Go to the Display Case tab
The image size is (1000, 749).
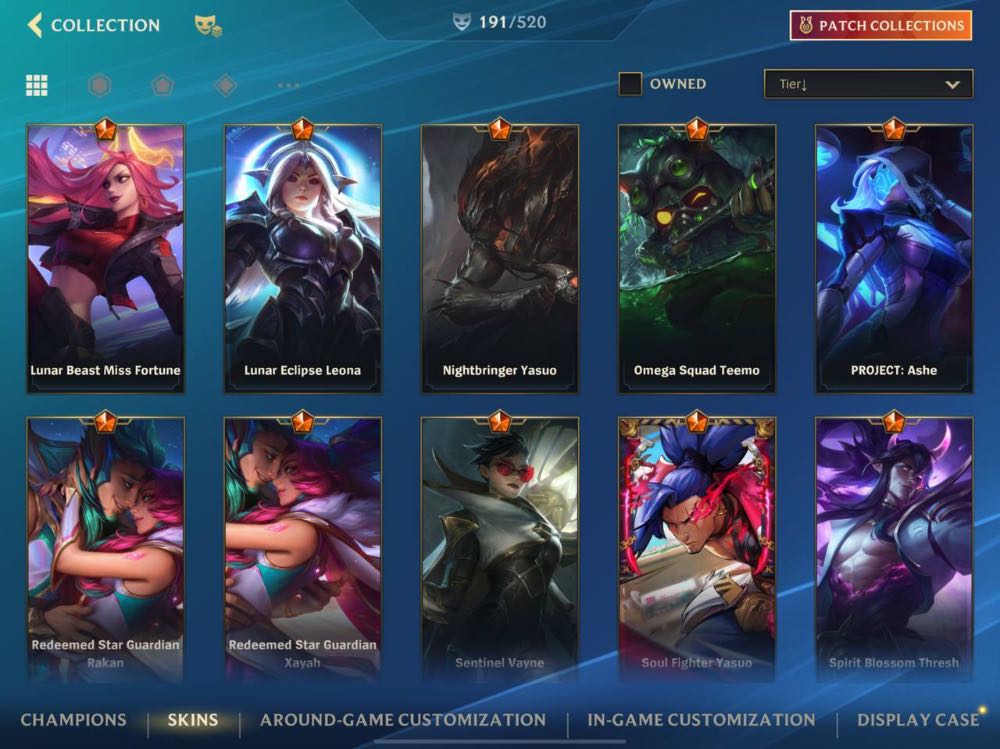pos(918,720)
